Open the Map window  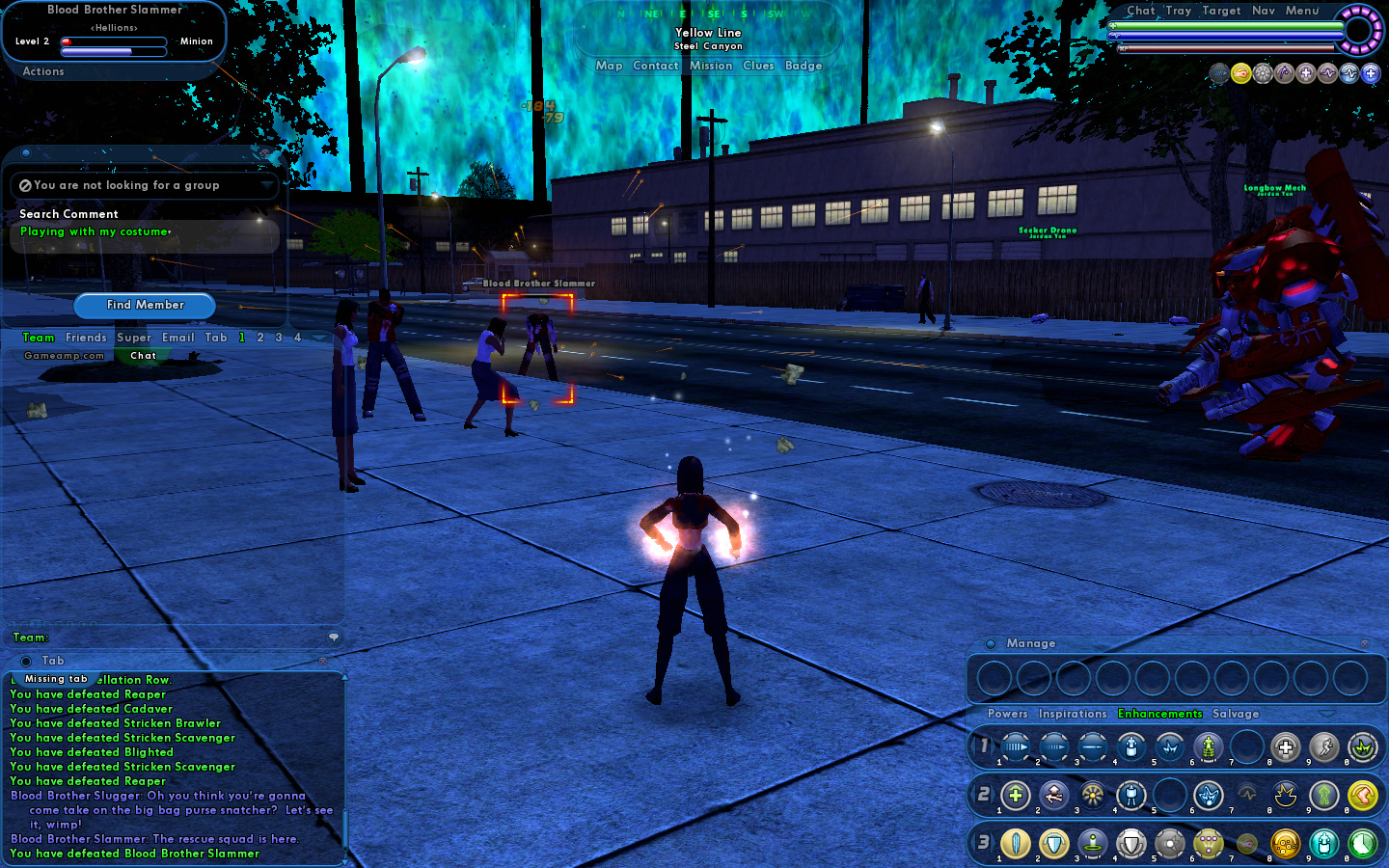[x=609, y=66]
